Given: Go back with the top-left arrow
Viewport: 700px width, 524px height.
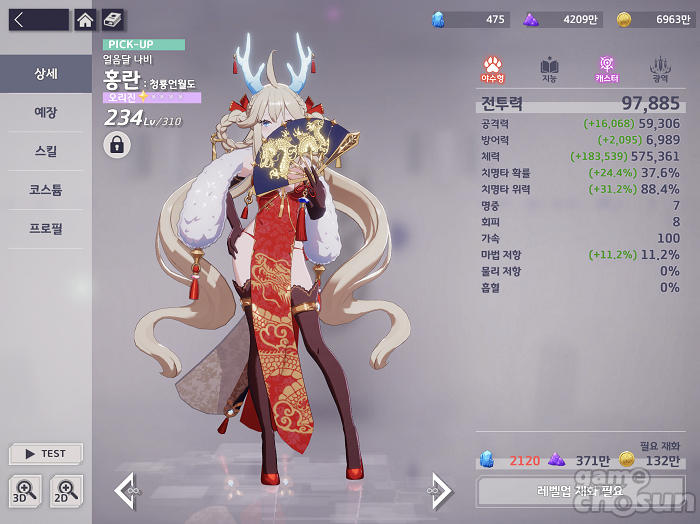Looking at the screenshot, I should tap(38, 20).
